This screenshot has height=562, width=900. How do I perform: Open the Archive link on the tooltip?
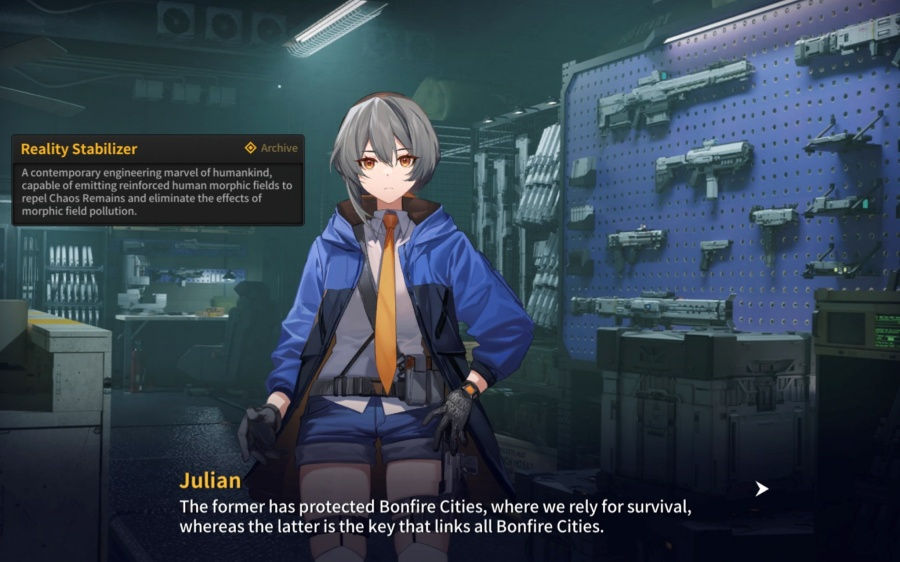coord(271,148)
